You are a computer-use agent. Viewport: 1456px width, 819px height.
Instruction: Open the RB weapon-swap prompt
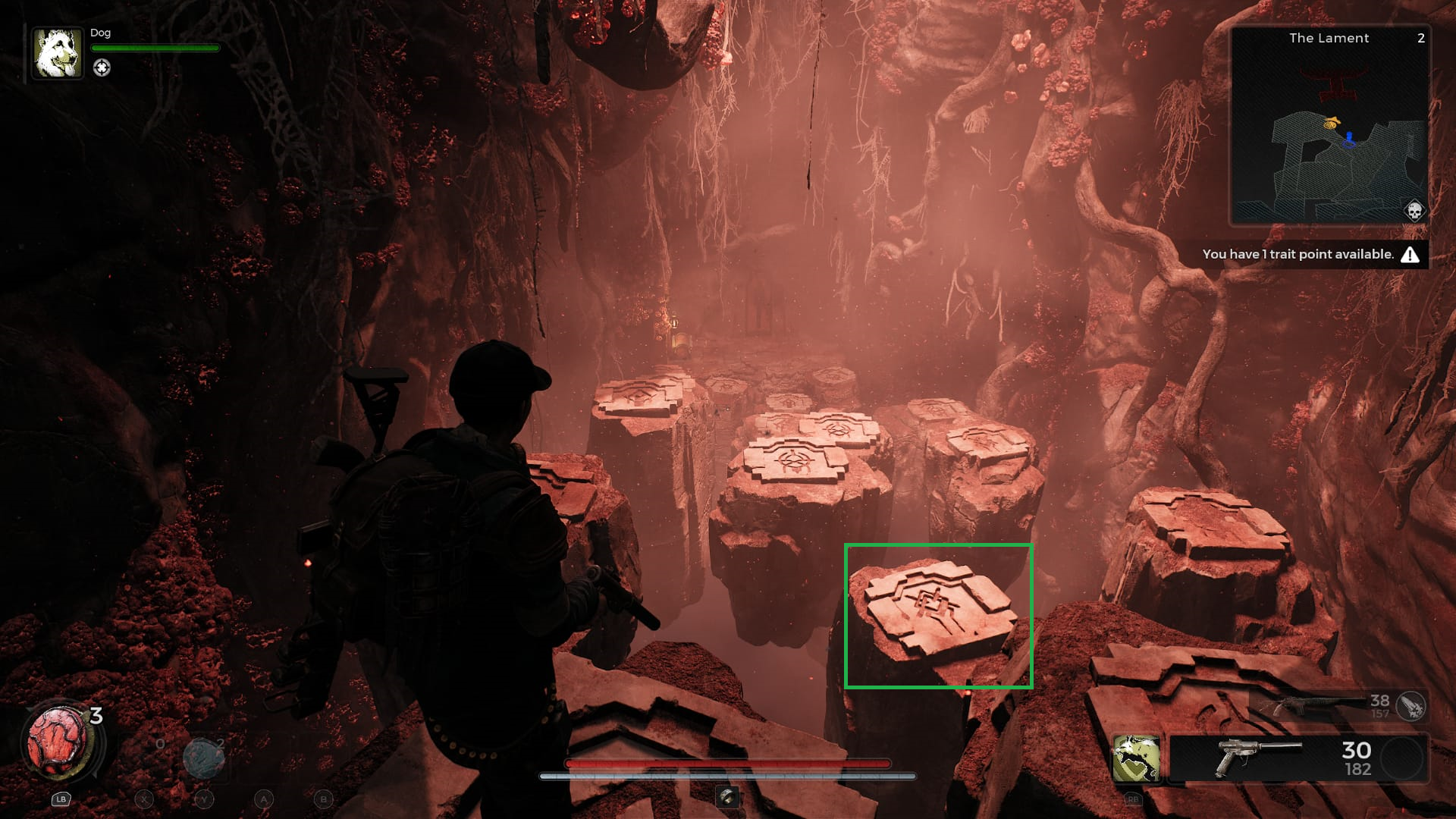[1132, 800]
